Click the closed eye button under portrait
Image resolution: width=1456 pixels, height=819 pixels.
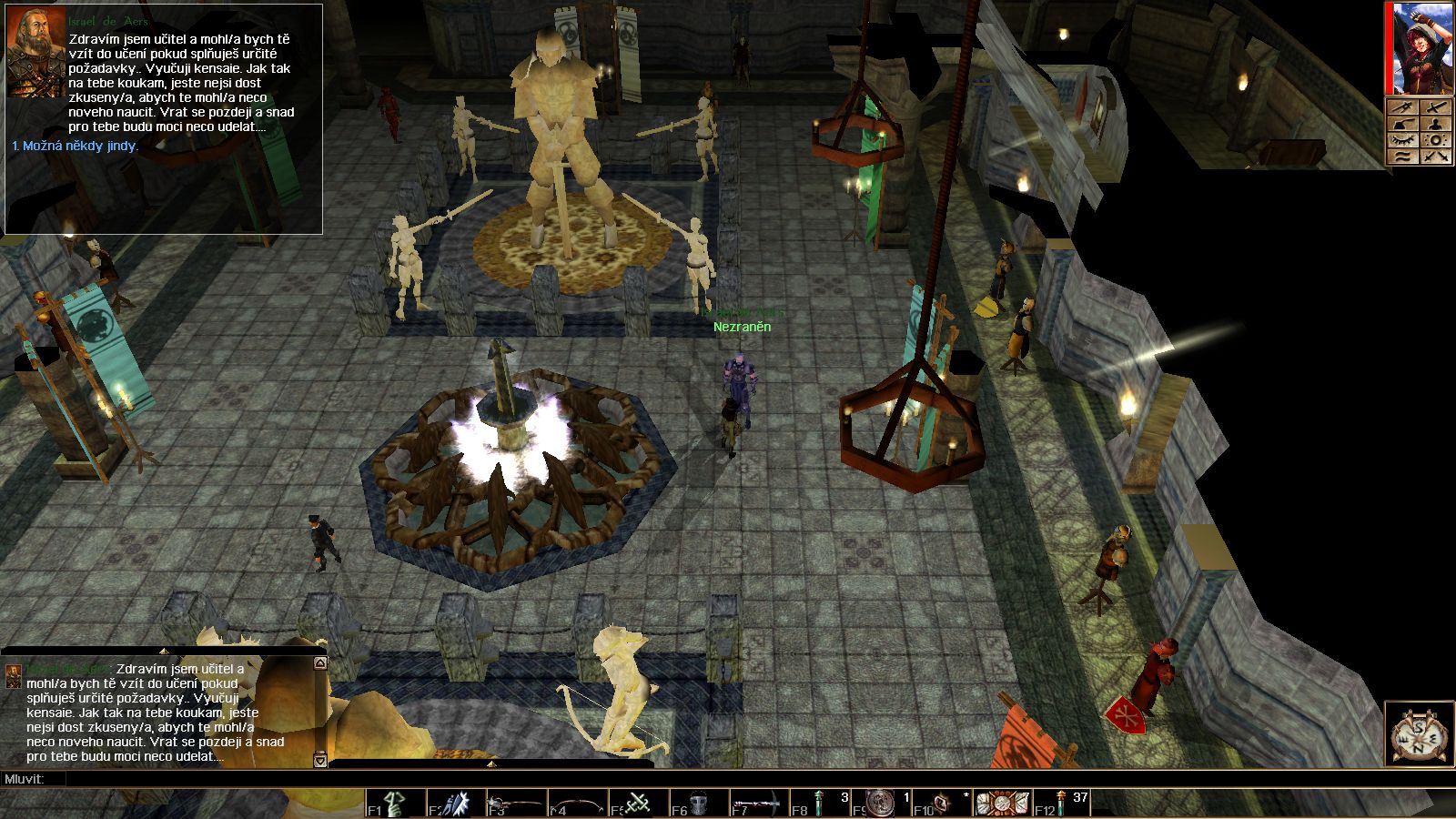1402,140
